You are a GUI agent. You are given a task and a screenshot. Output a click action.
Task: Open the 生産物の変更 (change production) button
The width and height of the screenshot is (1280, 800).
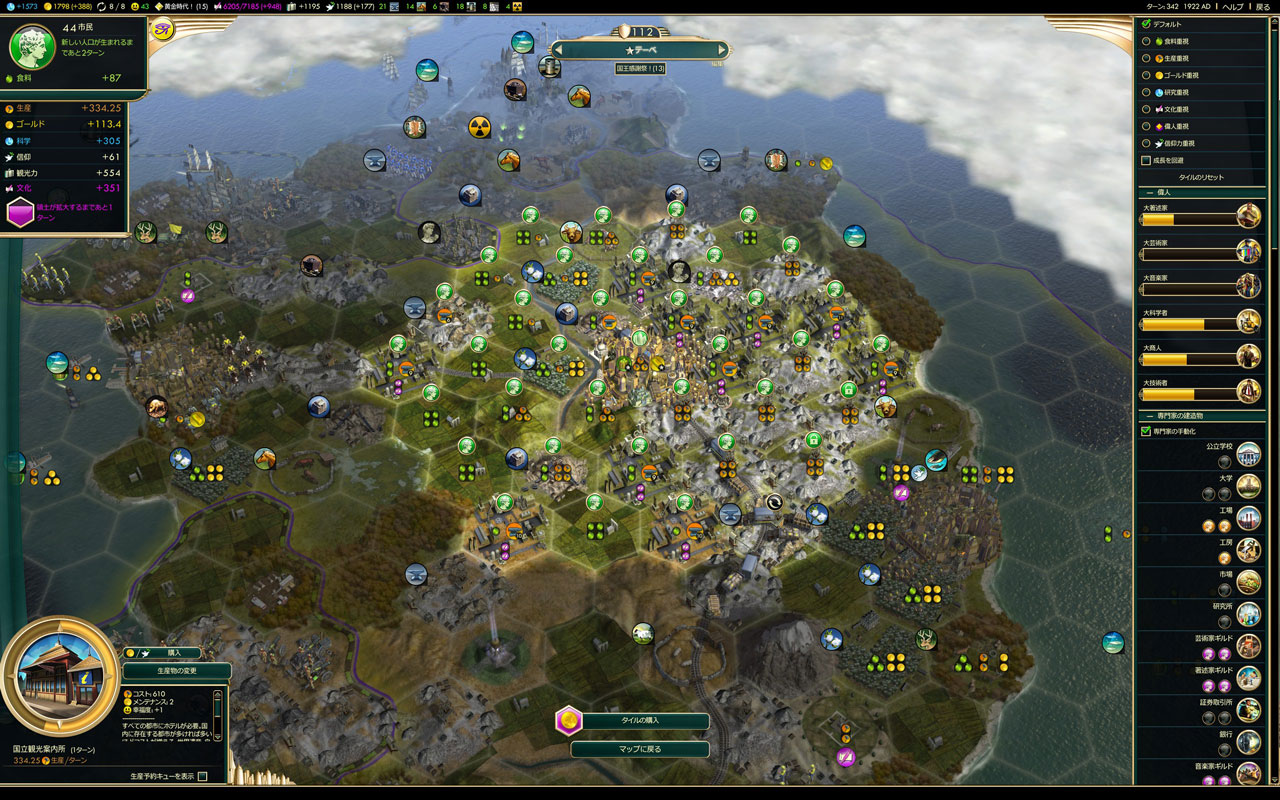click(x=176, y=671)
